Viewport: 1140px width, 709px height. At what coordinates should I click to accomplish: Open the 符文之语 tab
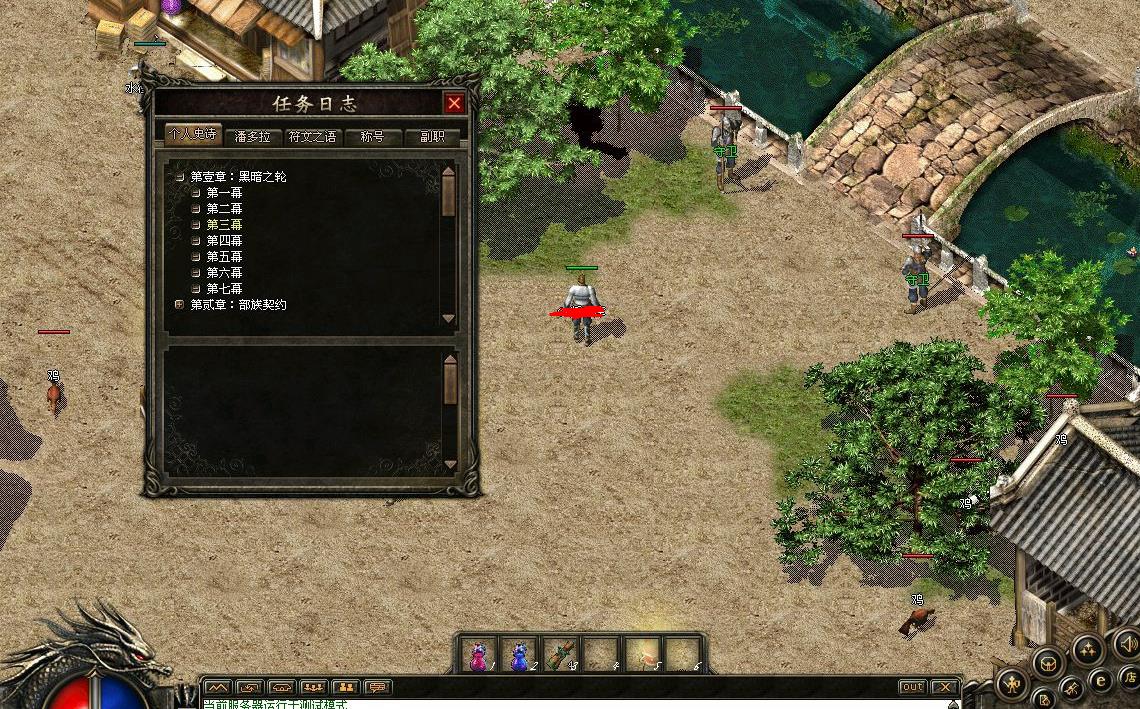(312, 137)
